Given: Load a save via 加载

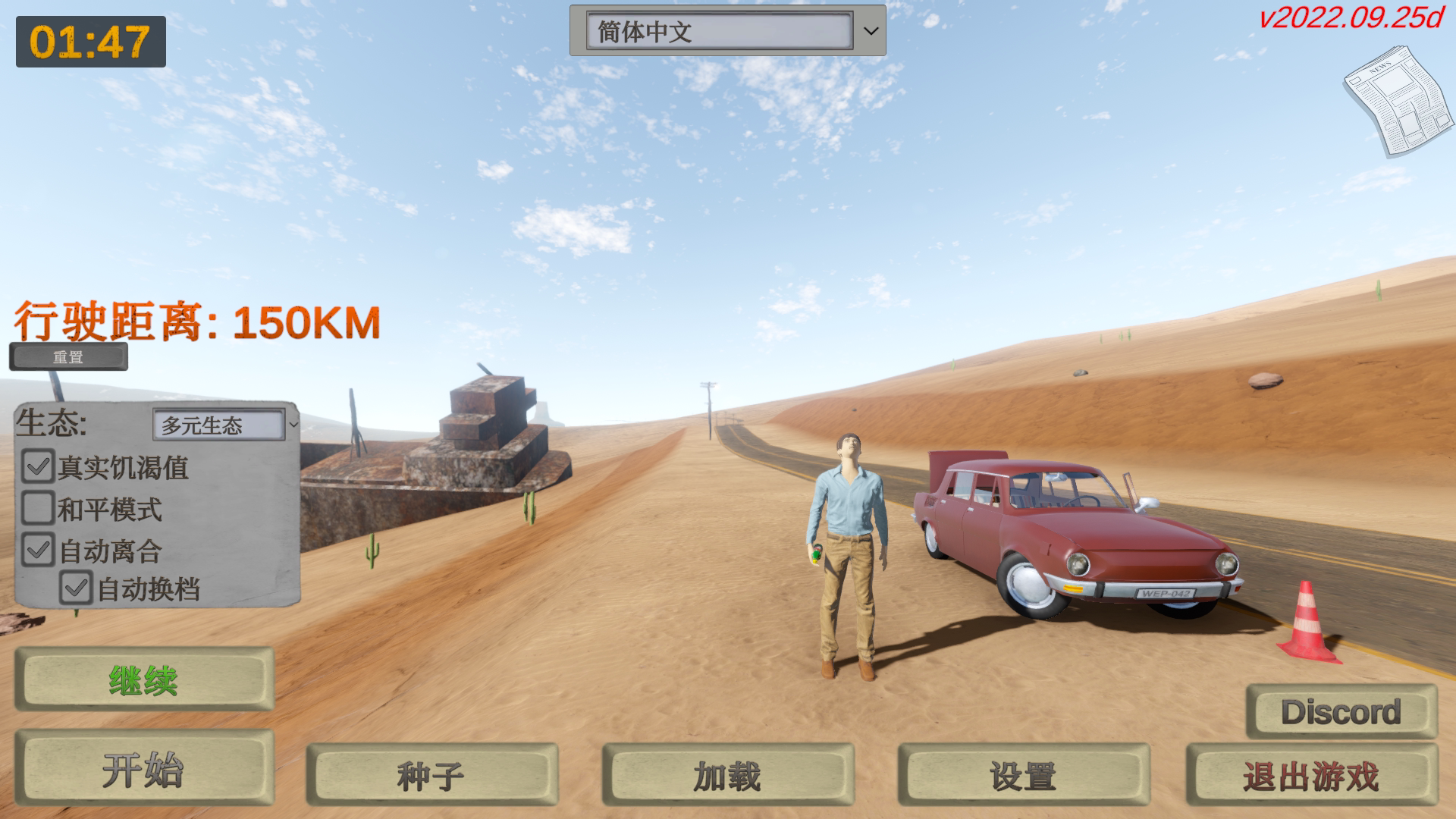Looking at the screenshot, I should 728,775.
